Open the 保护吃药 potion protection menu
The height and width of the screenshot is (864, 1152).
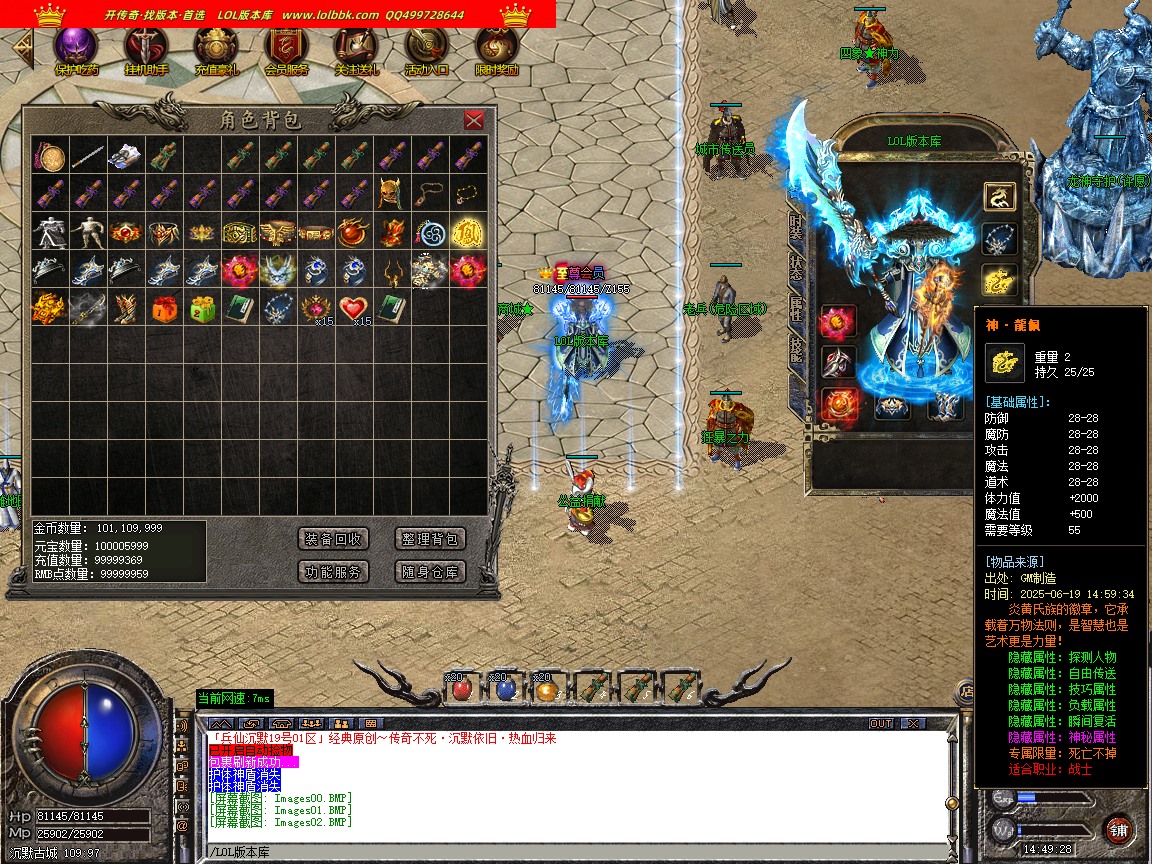click(76, 50)
